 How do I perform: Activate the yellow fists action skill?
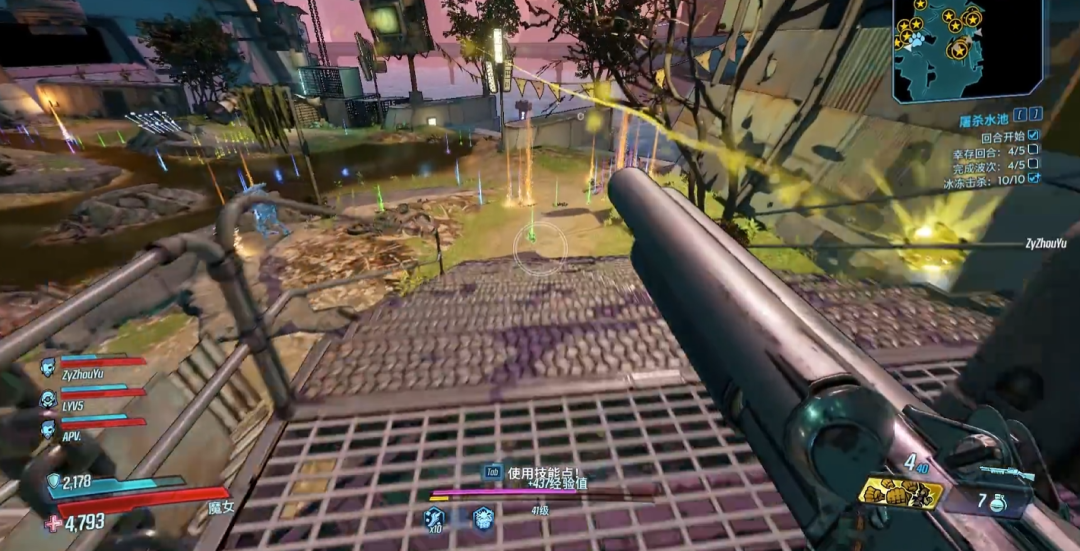click(900, 492)
